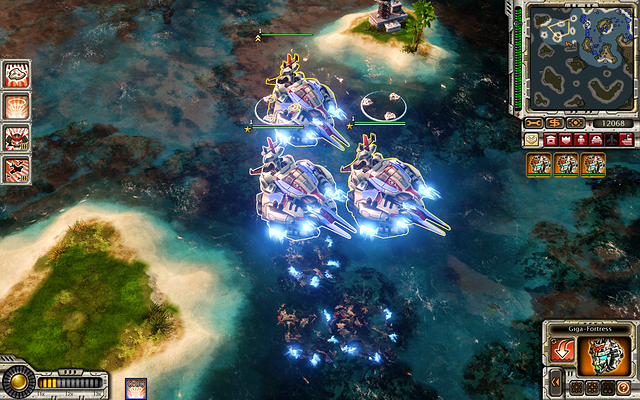Activate the top support power icon
Screen dimensions: 640x400
16,73
